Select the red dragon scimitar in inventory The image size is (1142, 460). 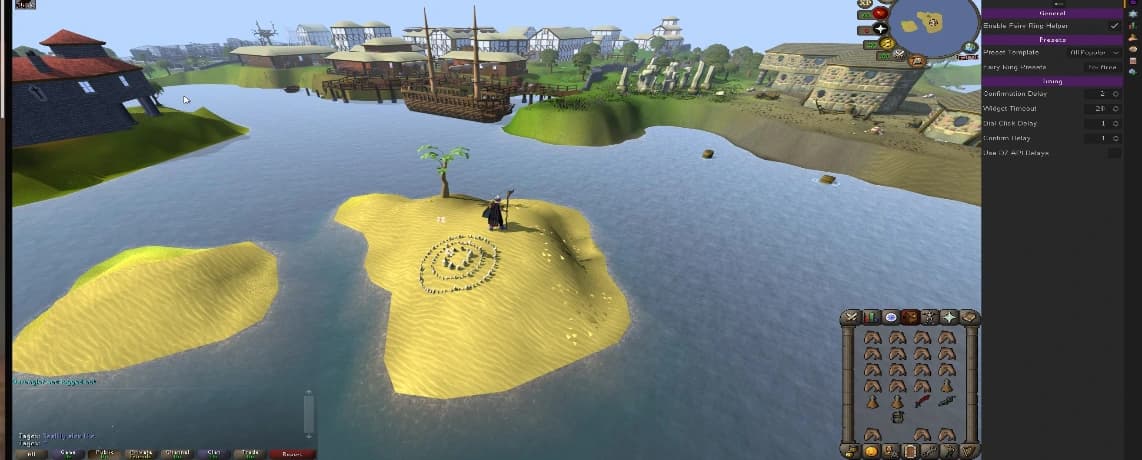pos(921,402)
